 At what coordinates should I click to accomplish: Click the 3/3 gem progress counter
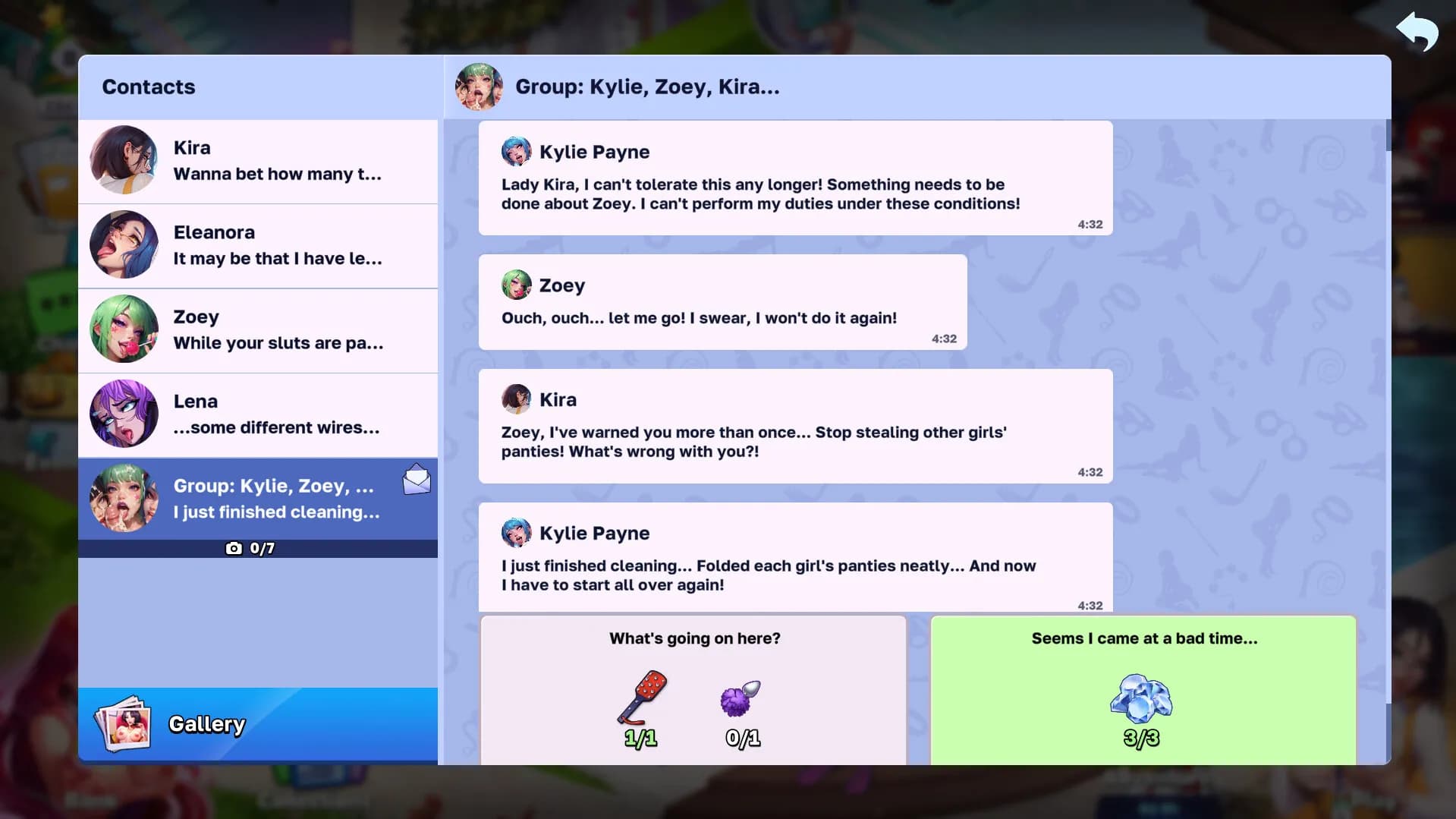pos(1143,736)
